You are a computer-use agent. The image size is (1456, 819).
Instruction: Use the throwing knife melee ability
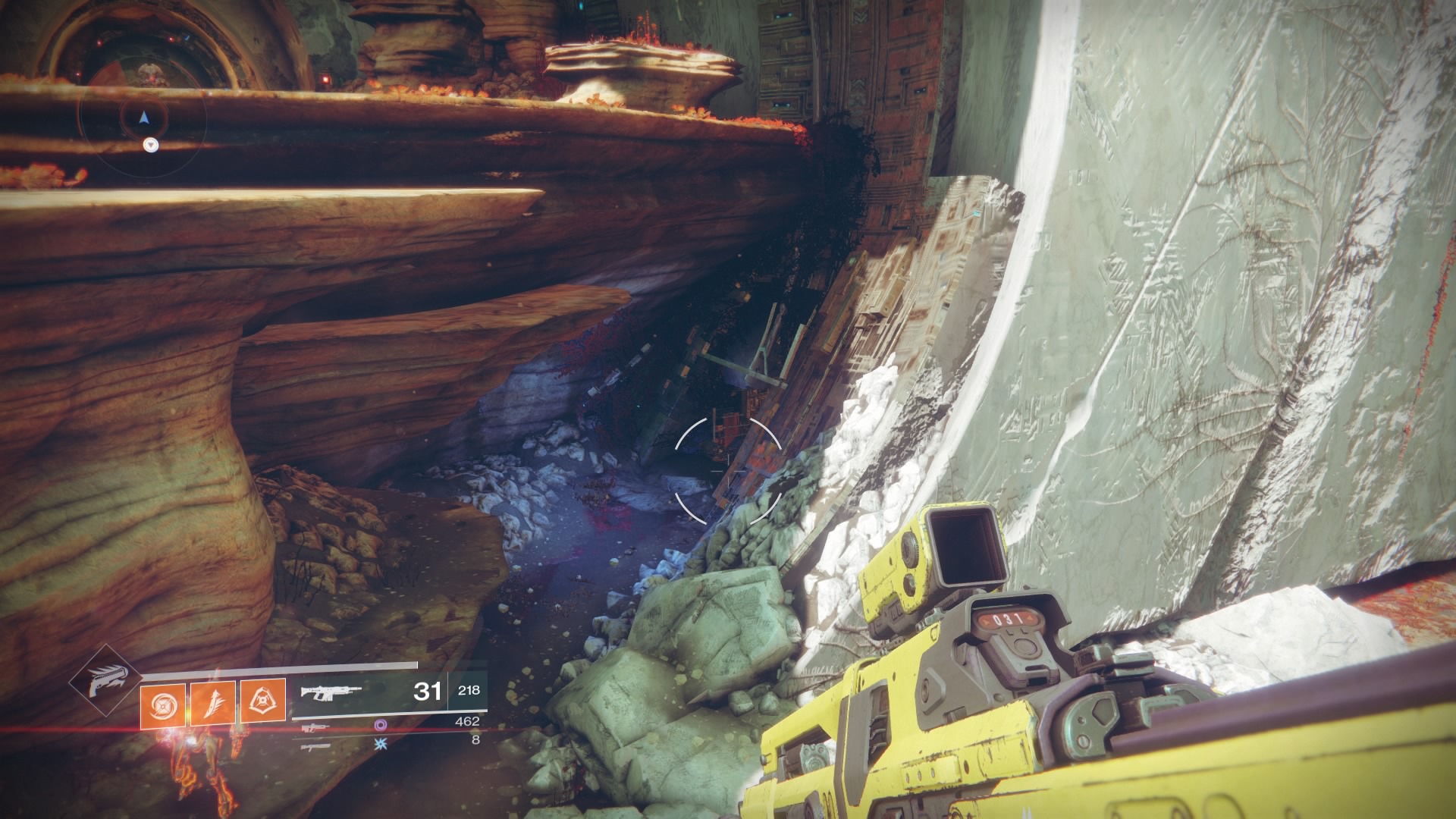tap(212, 701)
